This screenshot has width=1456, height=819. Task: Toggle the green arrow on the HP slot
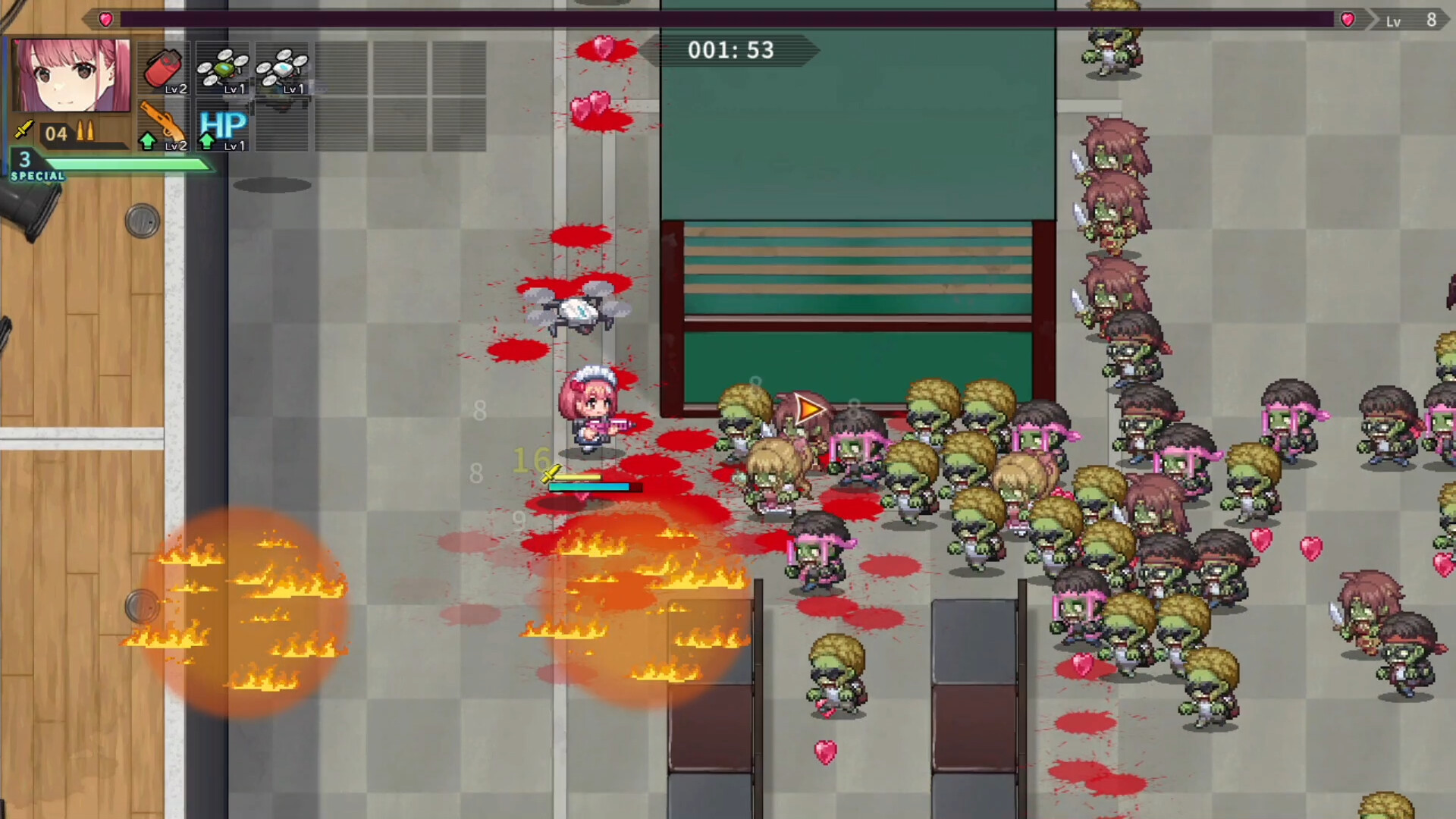click(206, 140)
